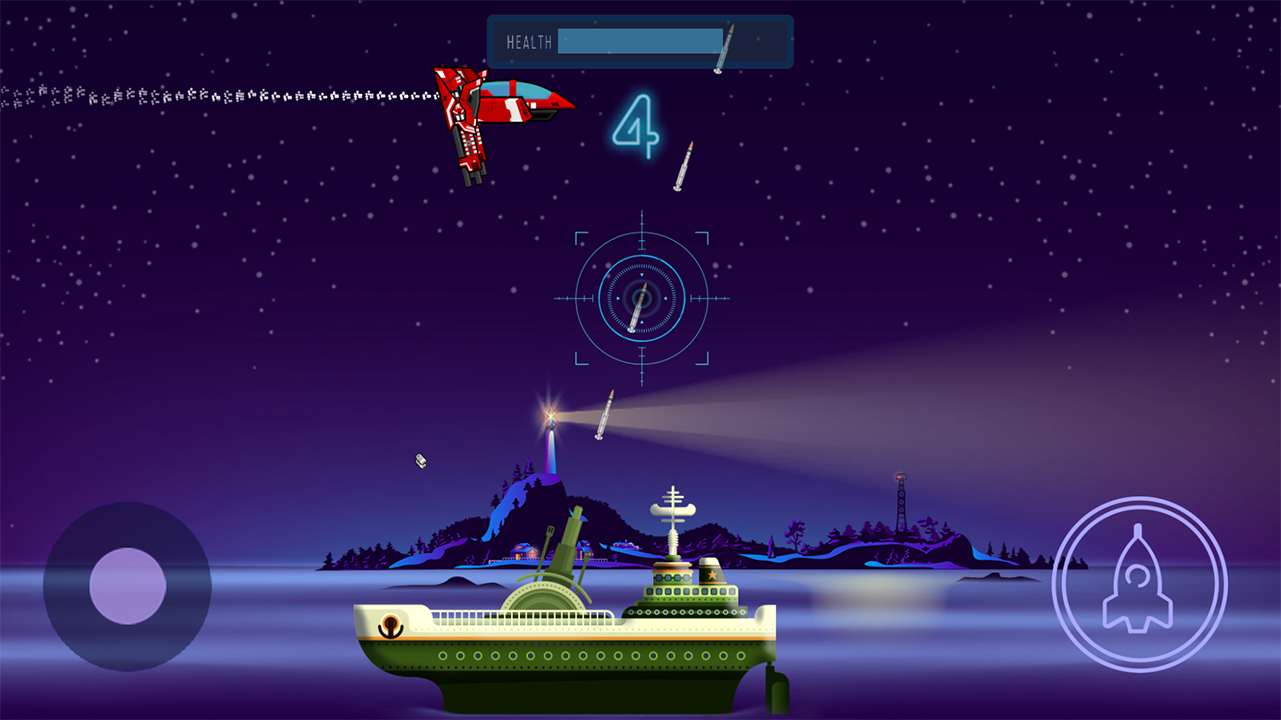Click the virtual joystick thumb knob

coord(127,586)
